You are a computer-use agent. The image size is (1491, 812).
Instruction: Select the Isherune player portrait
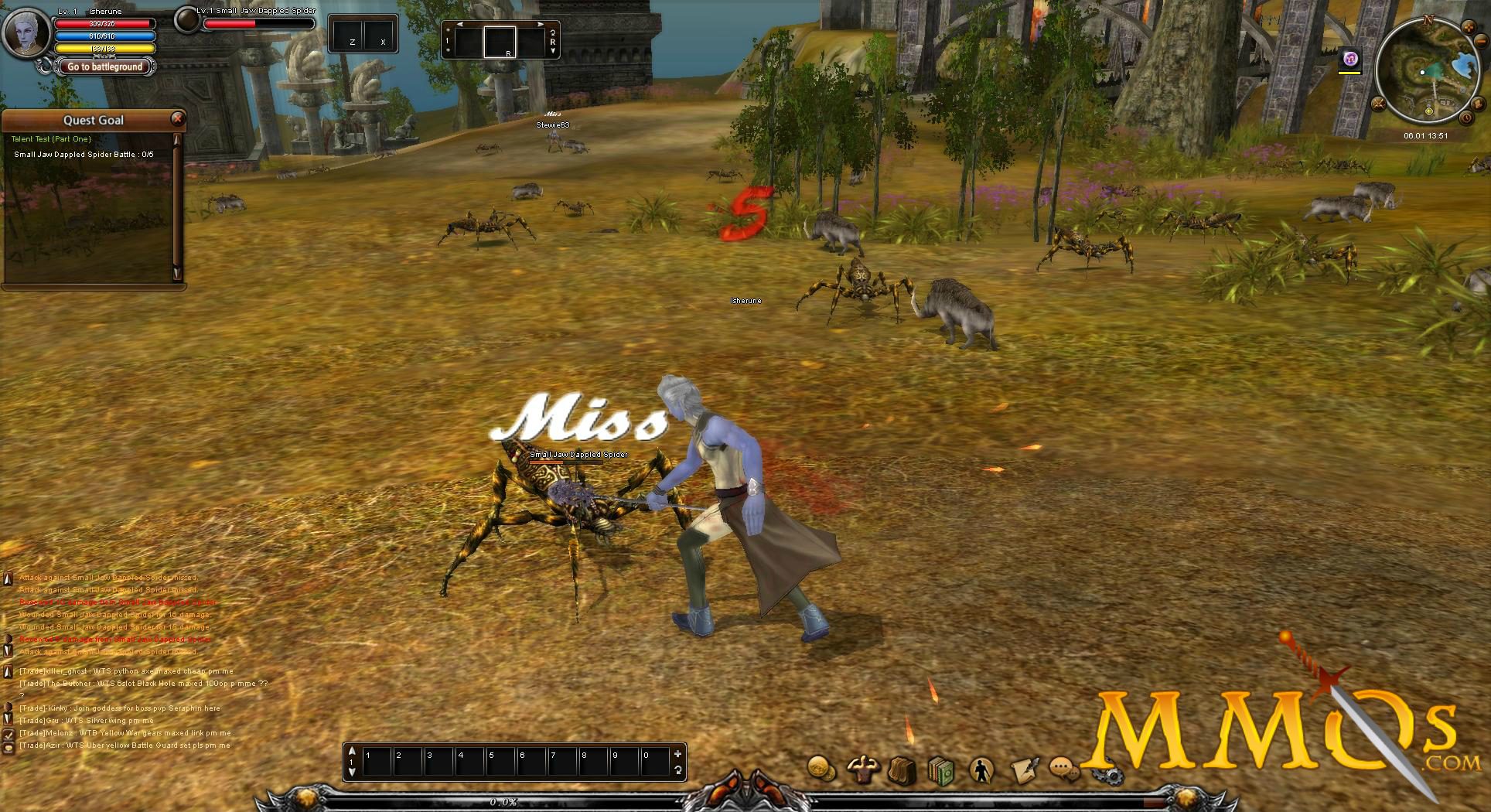click(x=26, y=31)
